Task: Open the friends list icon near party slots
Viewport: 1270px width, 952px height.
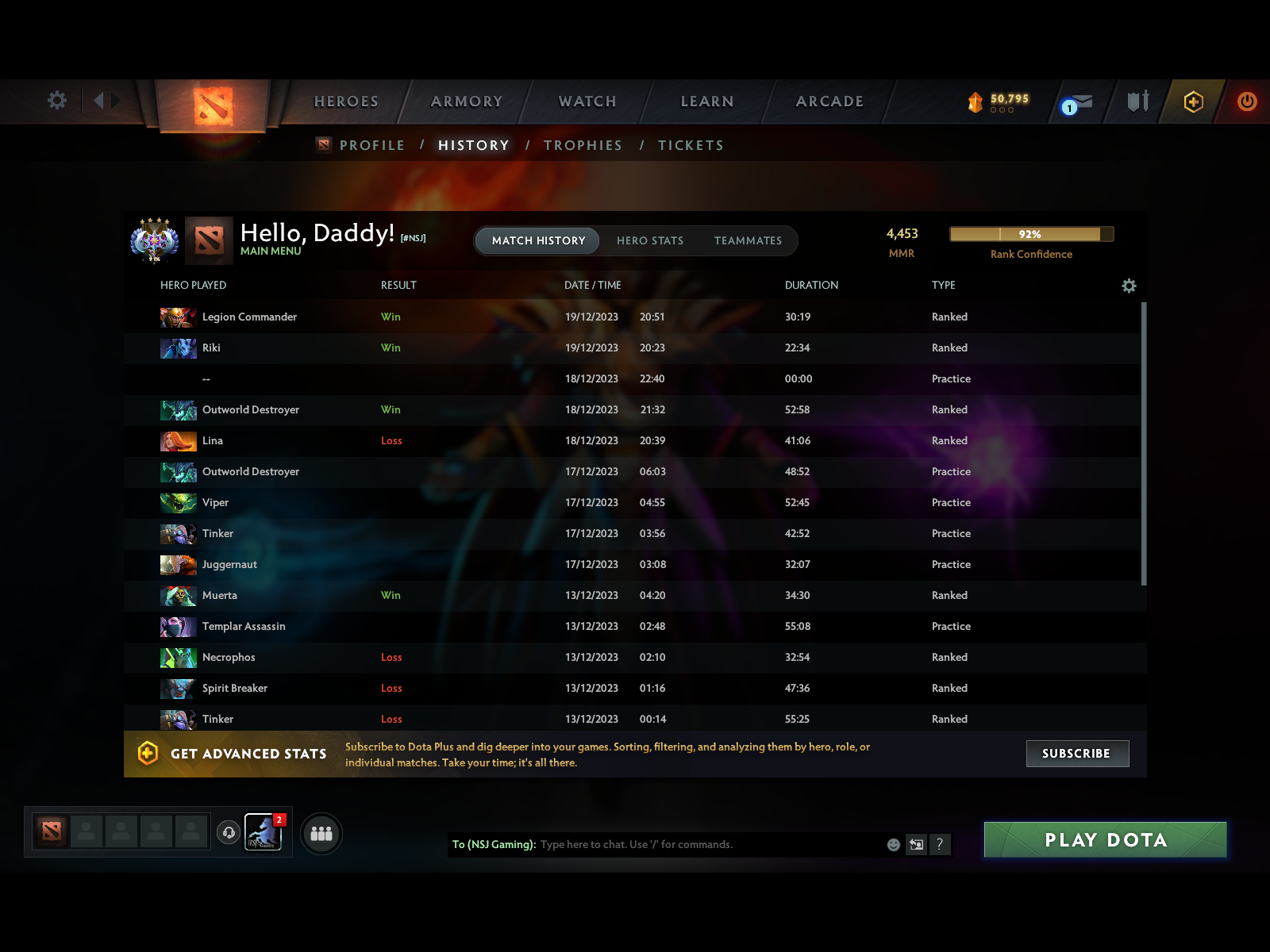Action: tap(321, 833)
